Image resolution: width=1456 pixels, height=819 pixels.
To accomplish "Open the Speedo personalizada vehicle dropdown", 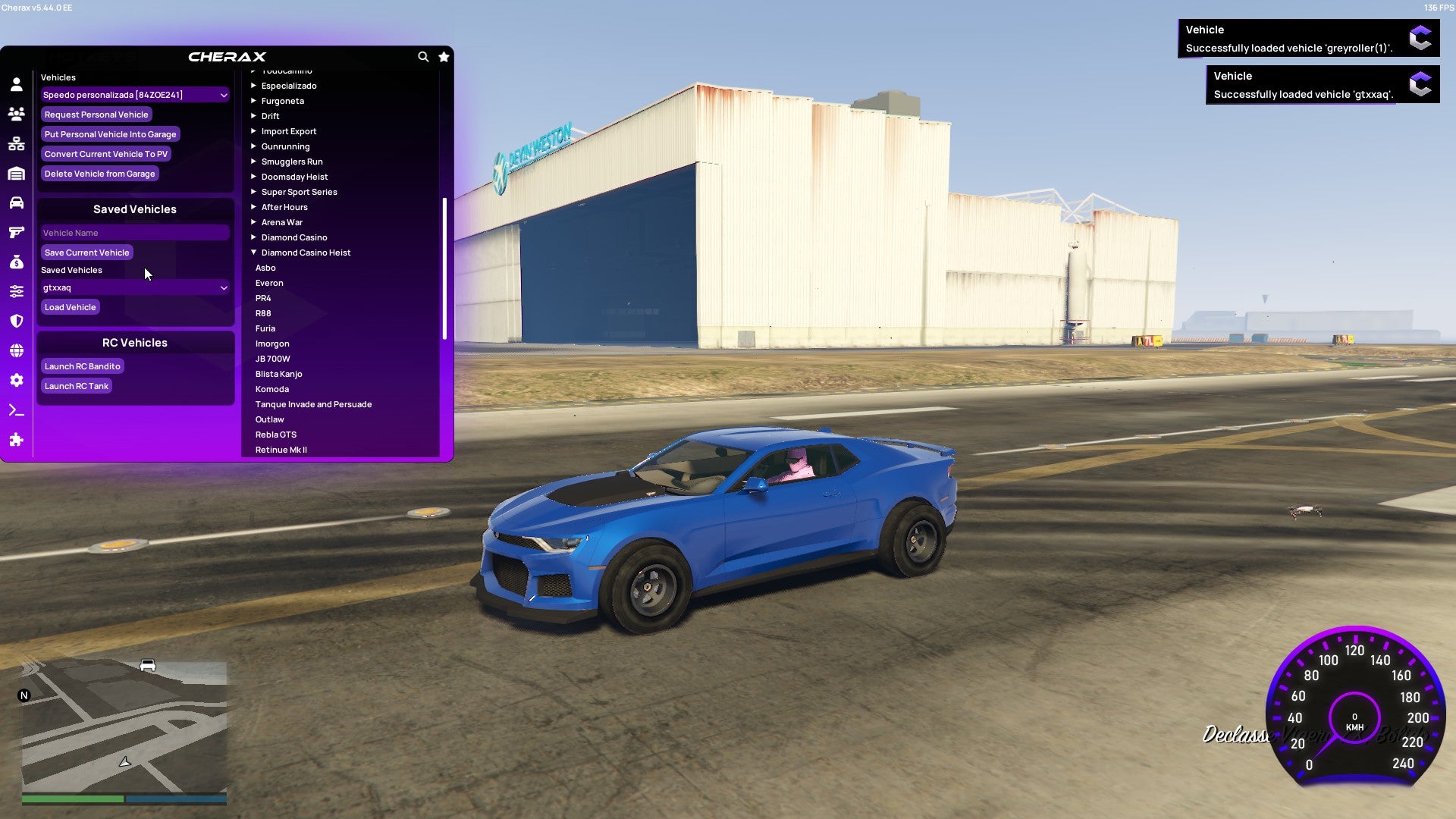I will click(x=135, y=94).
